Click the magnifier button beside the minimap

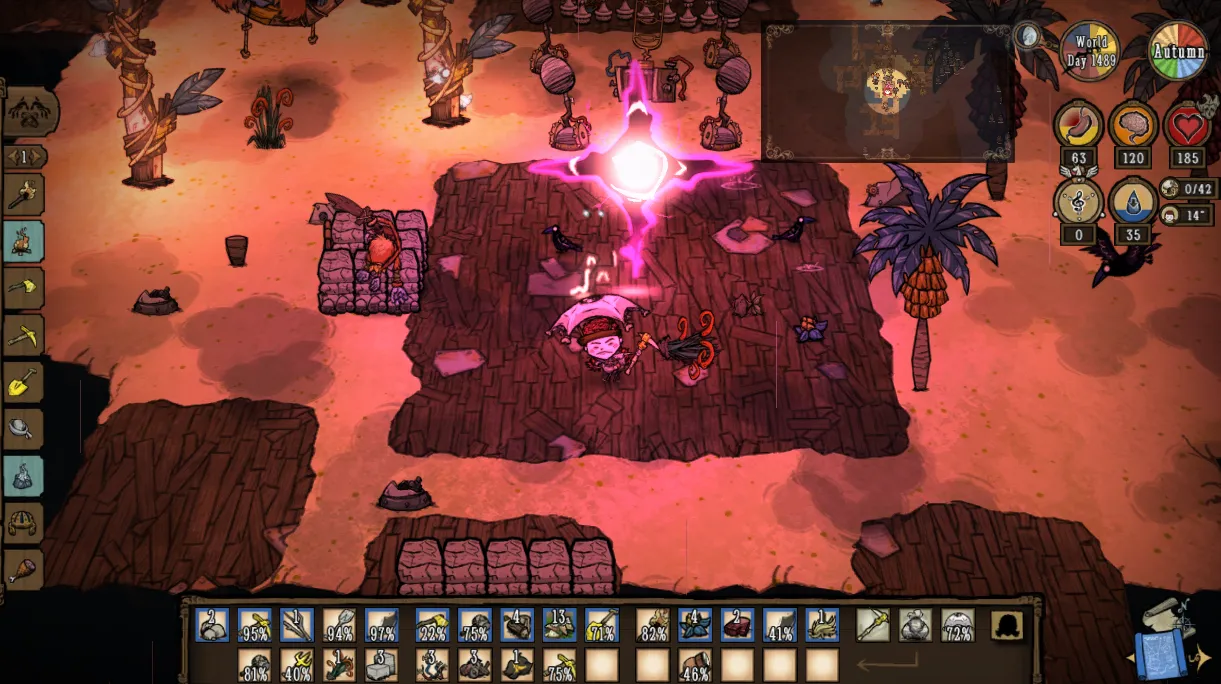coord(1027,38)
